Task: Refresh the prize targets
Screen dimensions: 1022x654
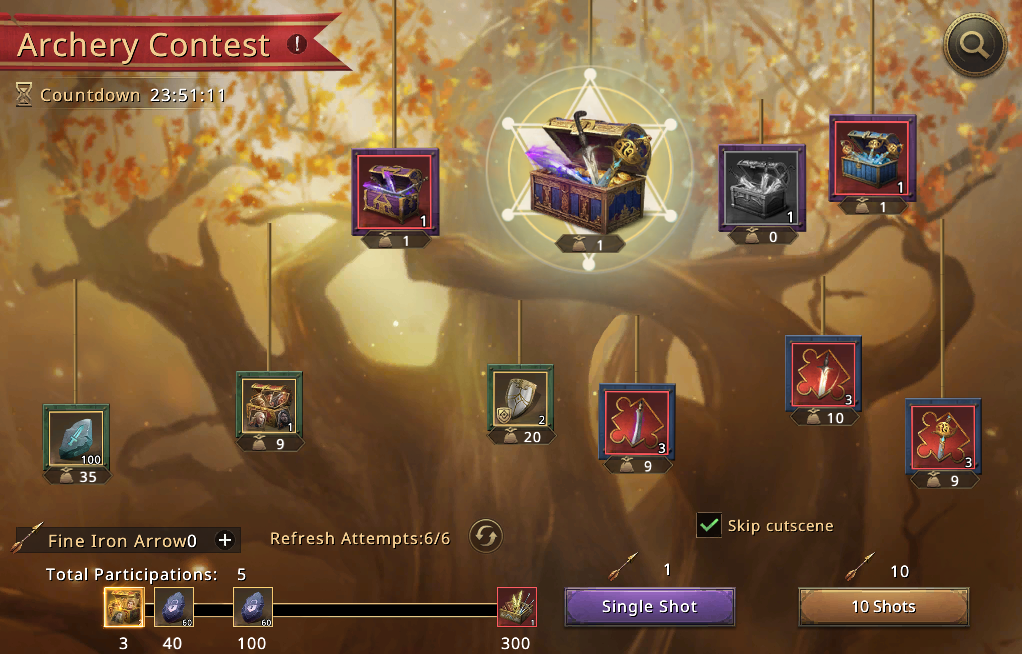Action: click(x=486, y=537)
